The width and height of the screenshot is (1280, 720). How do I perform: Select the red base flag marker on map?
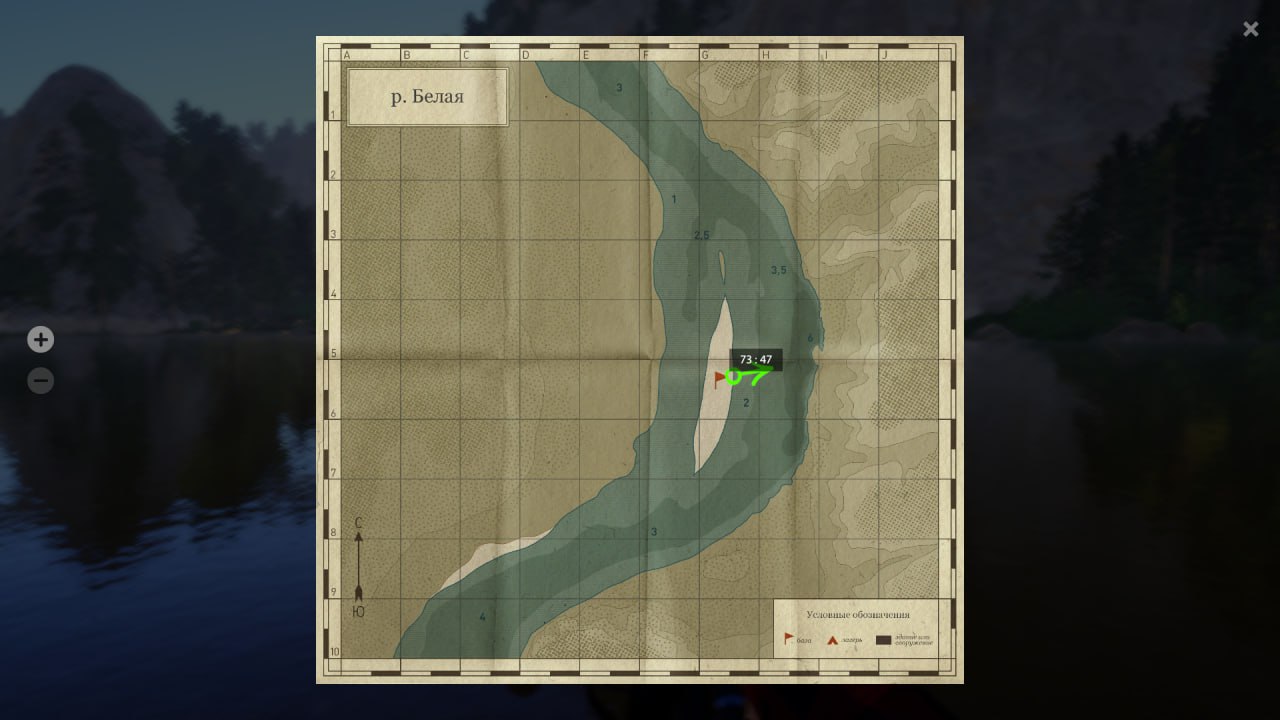click(720, 378)
